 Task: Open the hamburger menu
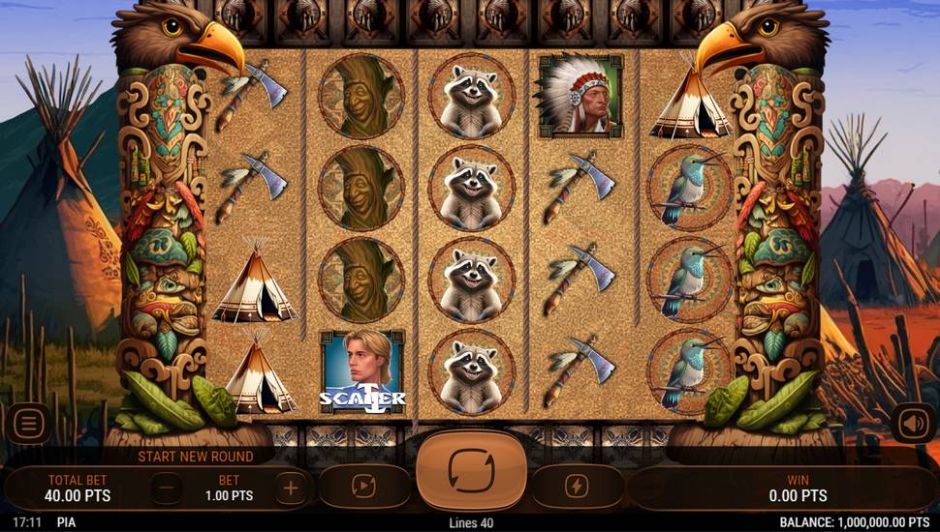(28, 424)
